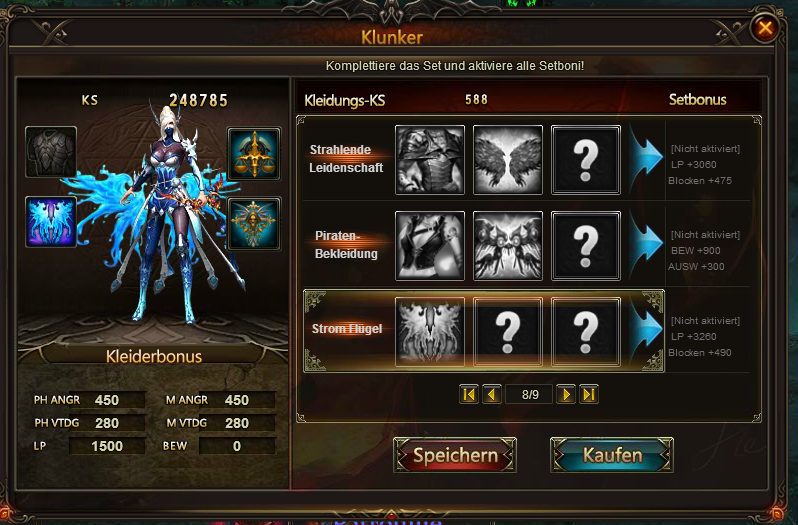
Task: Select the blue wings equipment slot
Action: pyautogui.click(x=50, y=222)
